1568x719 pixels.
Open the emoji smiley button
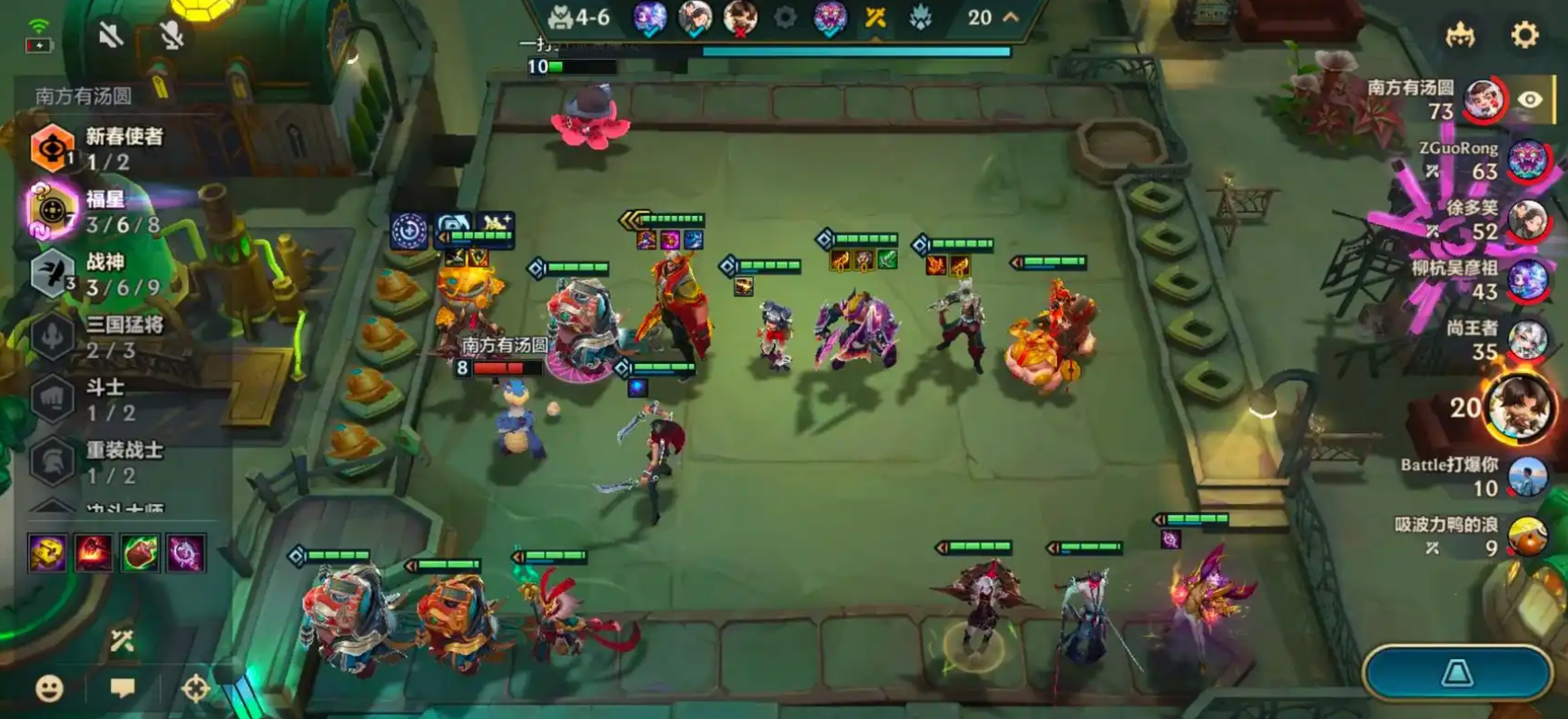click(x=49, y=688)
